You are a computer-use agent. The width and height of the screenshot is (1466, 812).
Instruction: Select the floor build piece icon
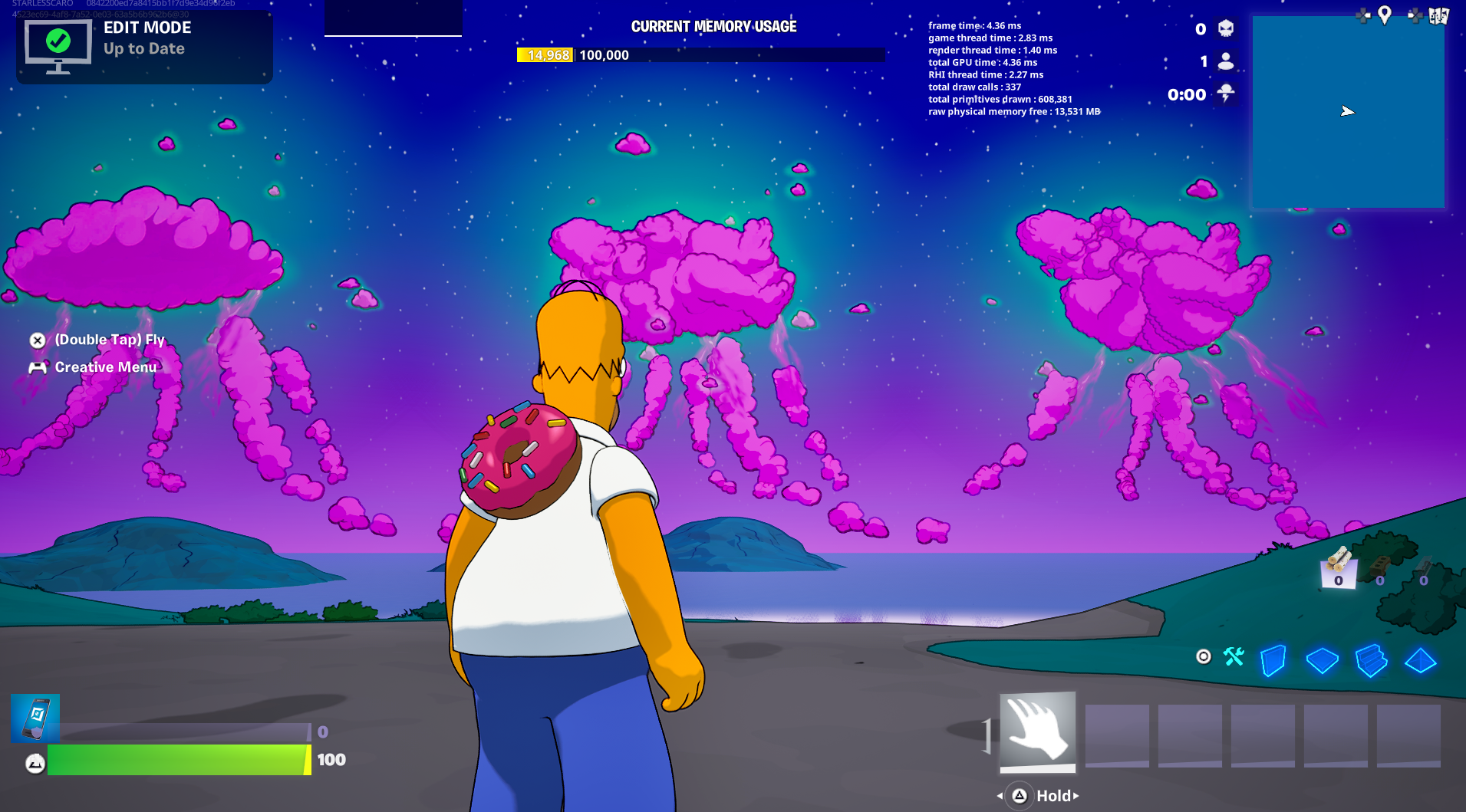(1323, 660)
